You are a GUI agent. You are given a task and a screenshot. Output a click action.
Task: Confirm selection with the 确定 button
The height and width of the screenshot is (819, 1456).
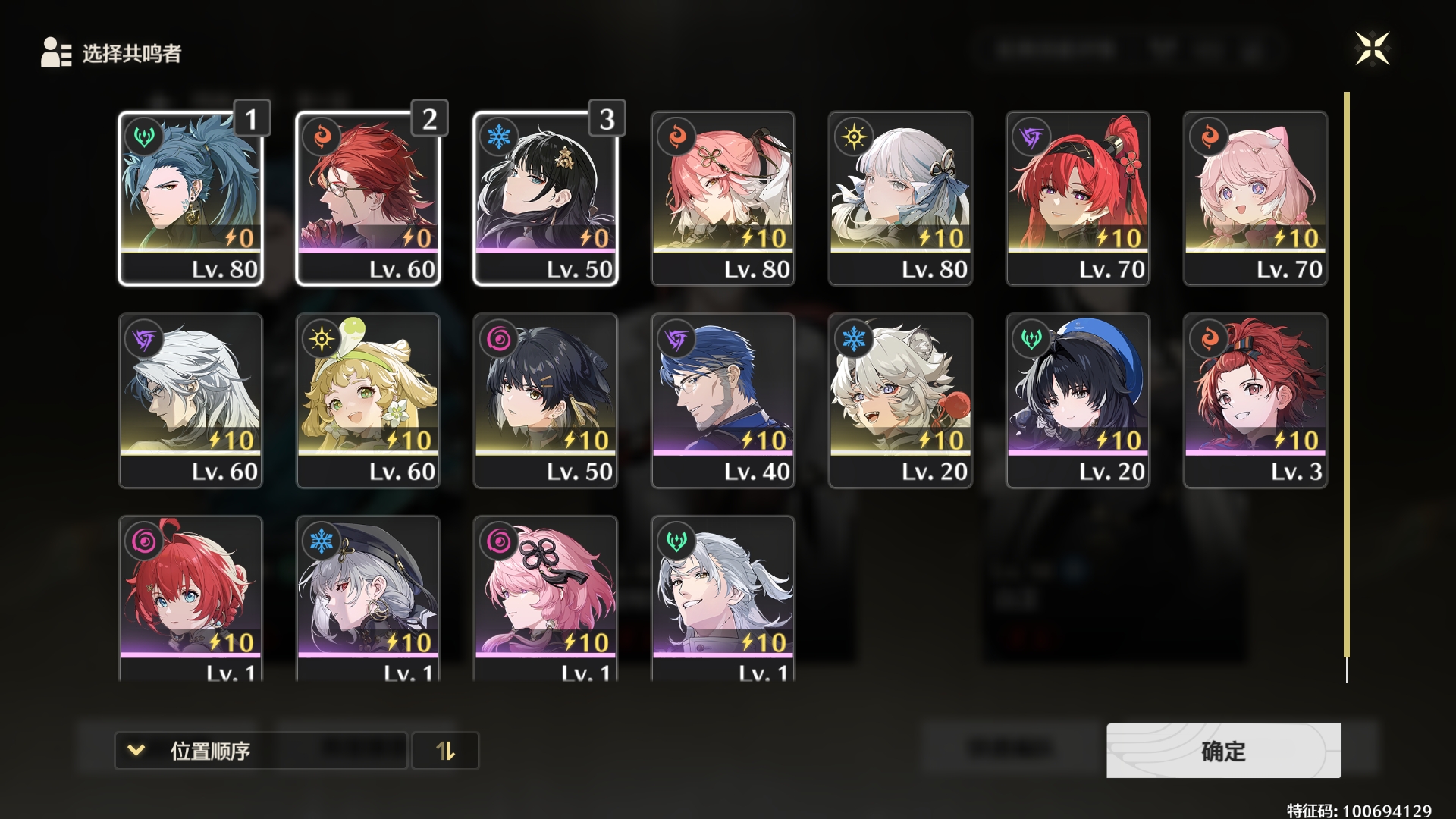[1222, 751]
